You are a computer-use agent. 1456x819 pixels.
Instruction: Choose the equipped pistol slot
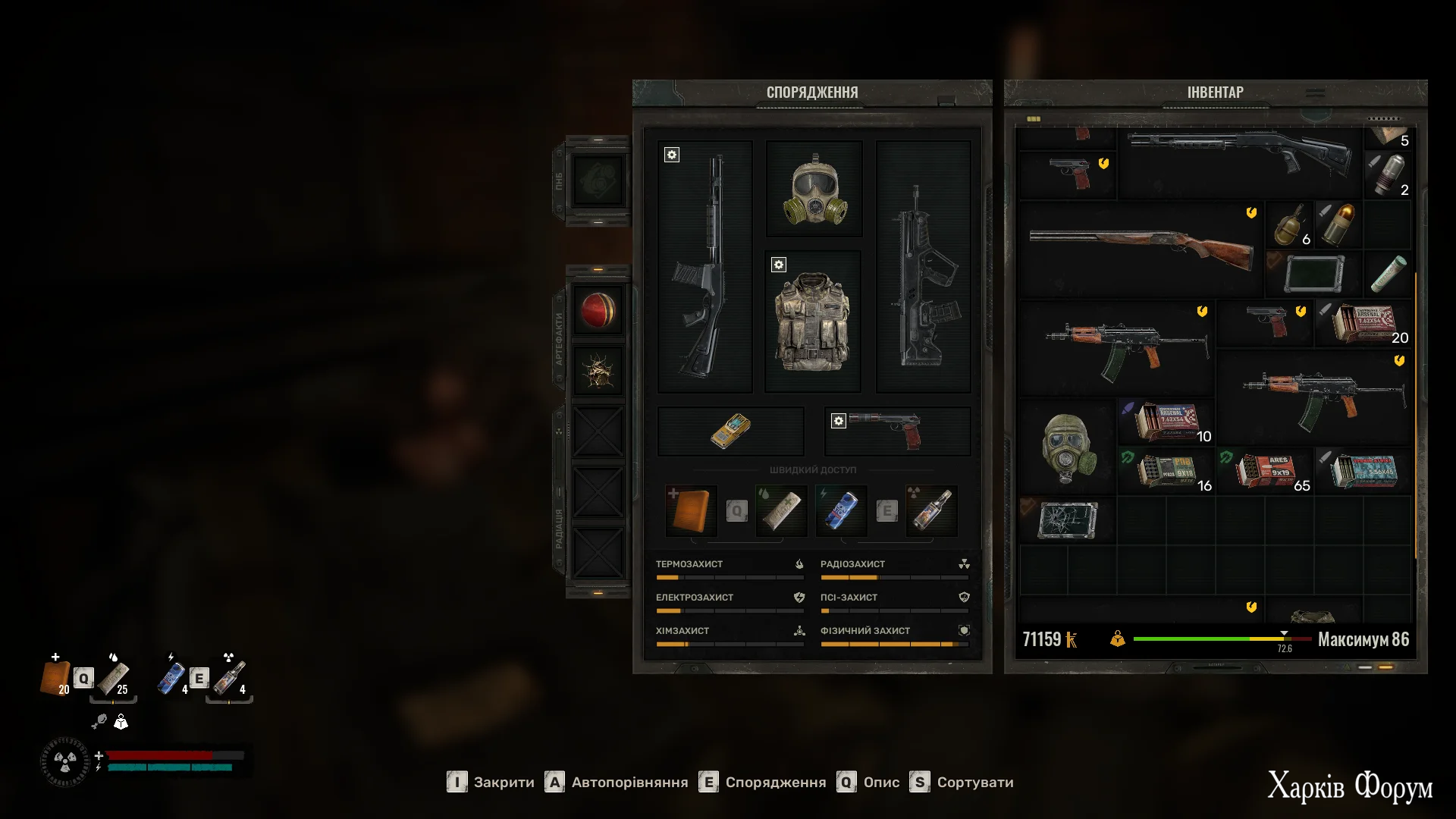pos(897,431)
